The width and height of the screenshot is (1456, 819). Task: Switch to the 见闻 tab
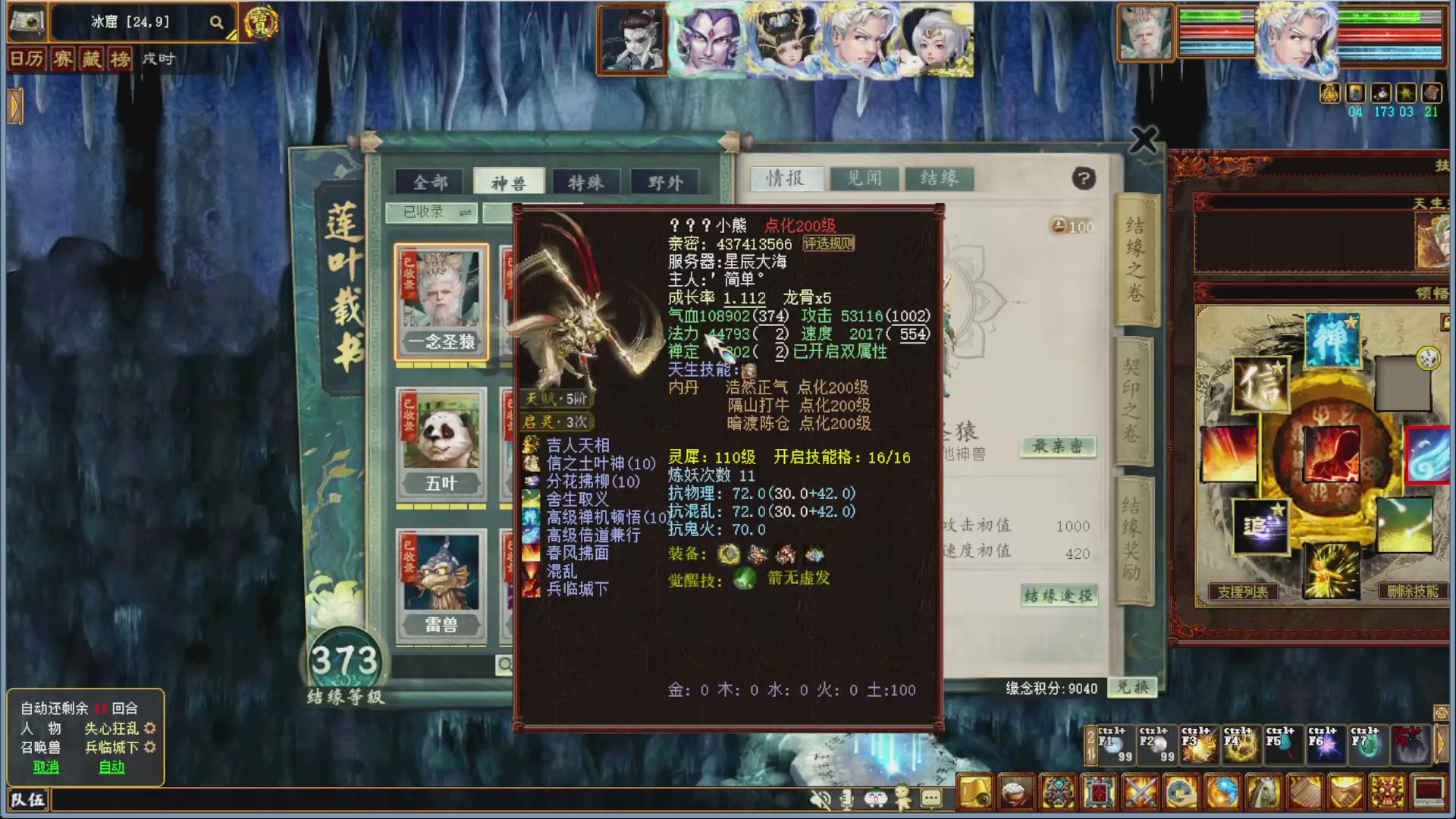(862, 179)
